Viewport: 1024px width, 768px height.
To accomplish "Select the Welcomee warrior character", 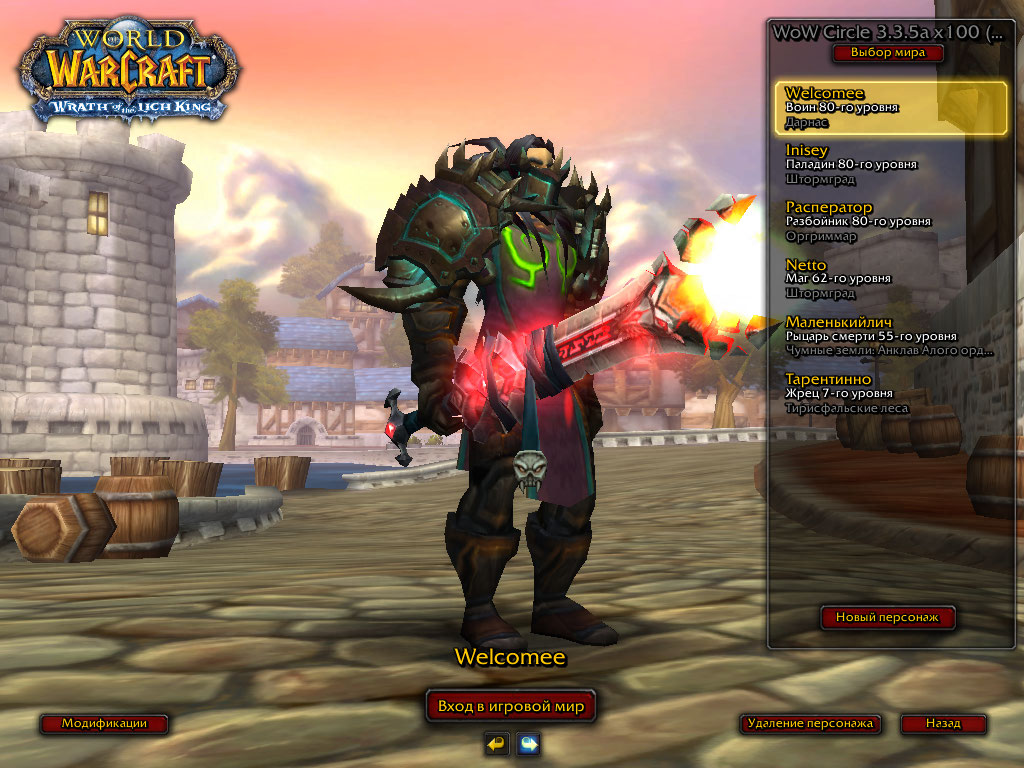I will 890,108.
